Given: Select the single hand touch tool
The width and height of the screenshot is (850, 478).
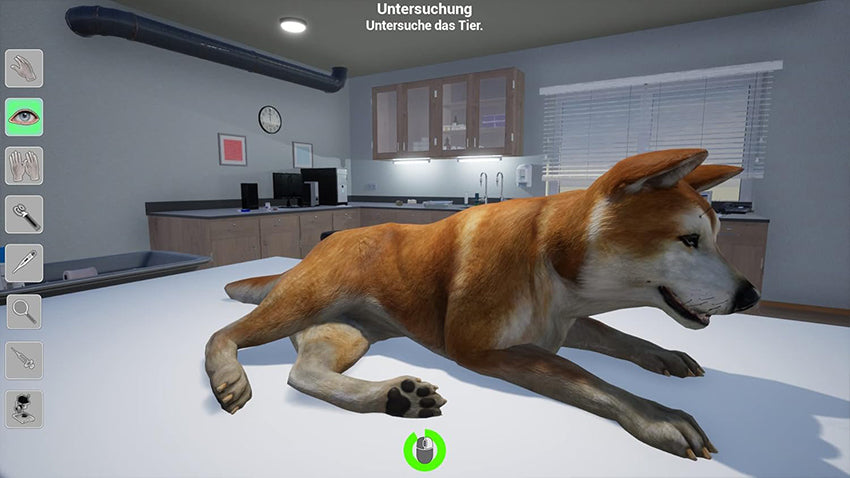Looking at the screenshot, I should point(24,68).
